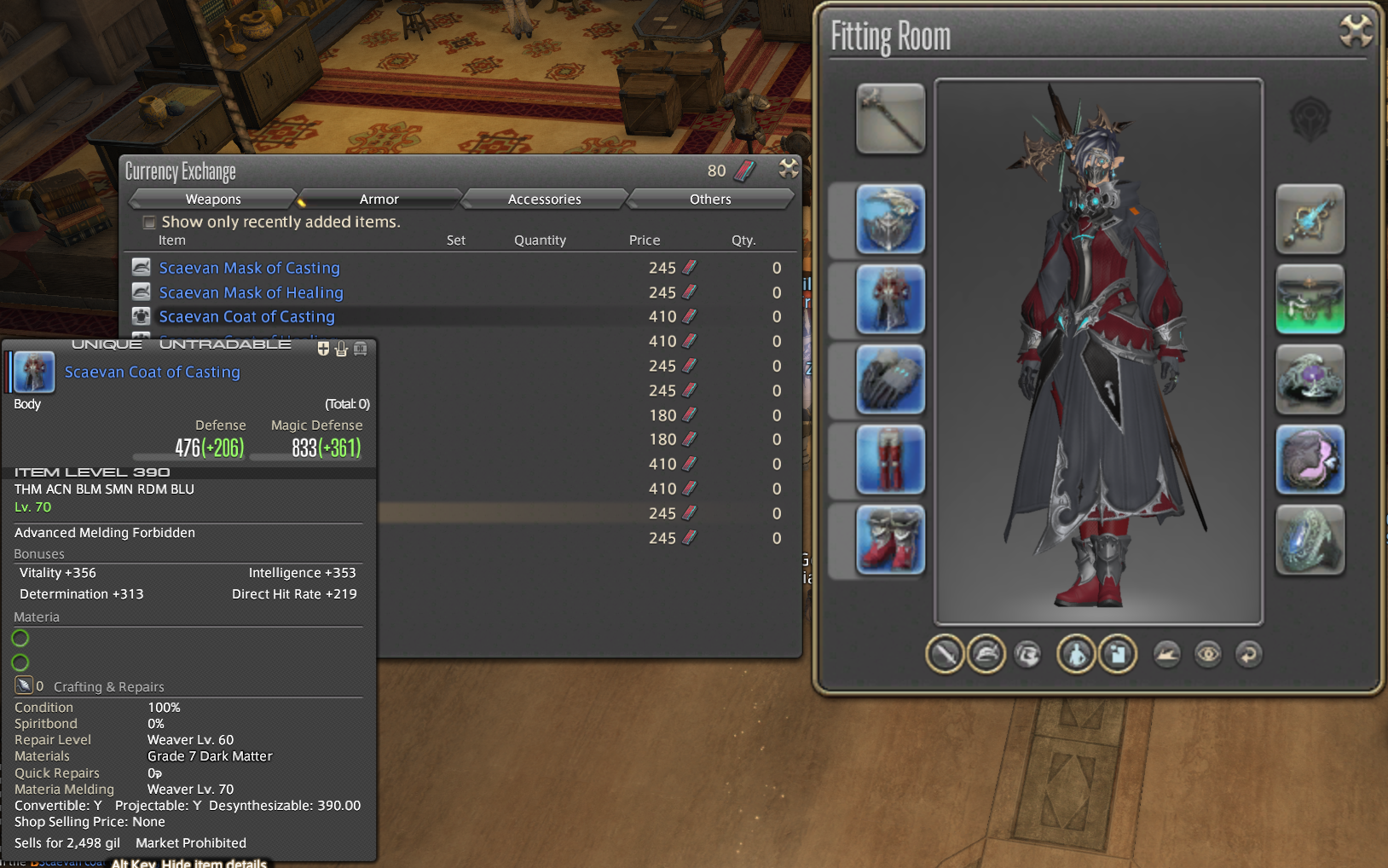Toggle the sword weapon display button

(945, 655)
